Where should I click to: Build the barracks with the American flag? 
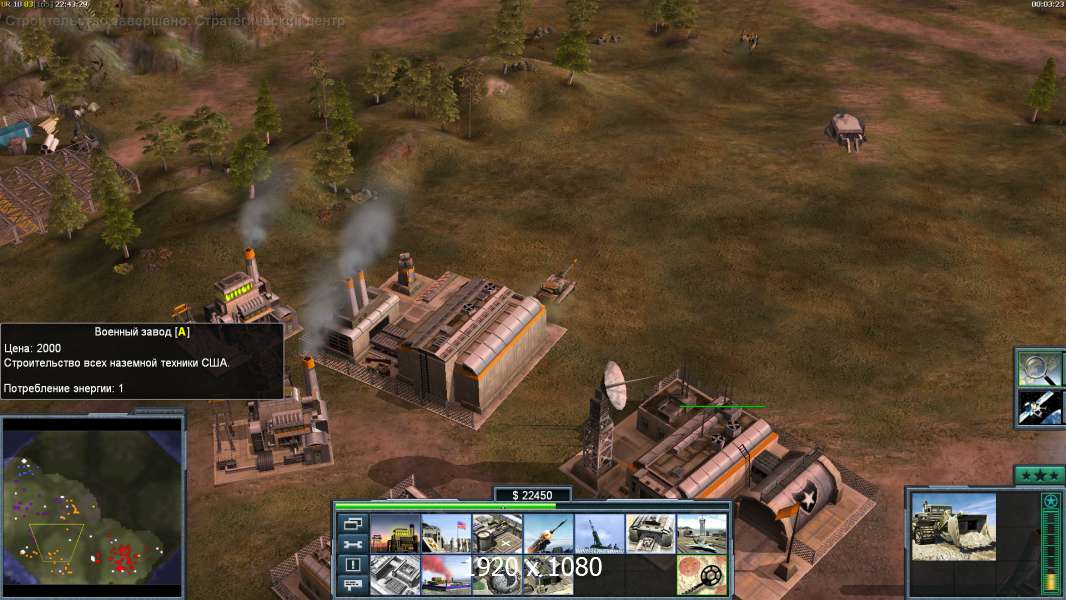click(446, 533)
